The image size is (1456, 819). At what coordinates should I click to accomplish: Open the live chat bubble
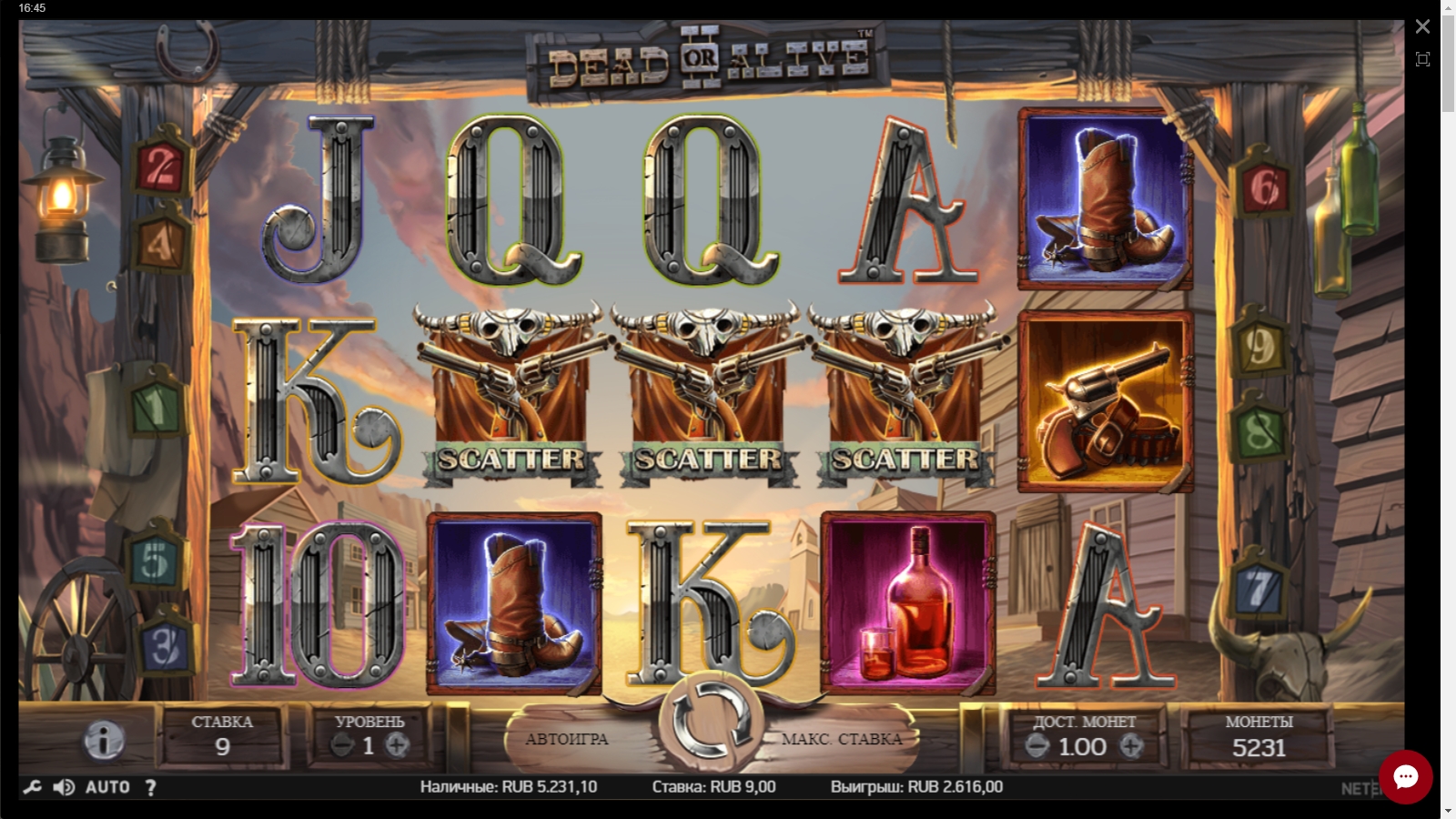[1405, 776]
